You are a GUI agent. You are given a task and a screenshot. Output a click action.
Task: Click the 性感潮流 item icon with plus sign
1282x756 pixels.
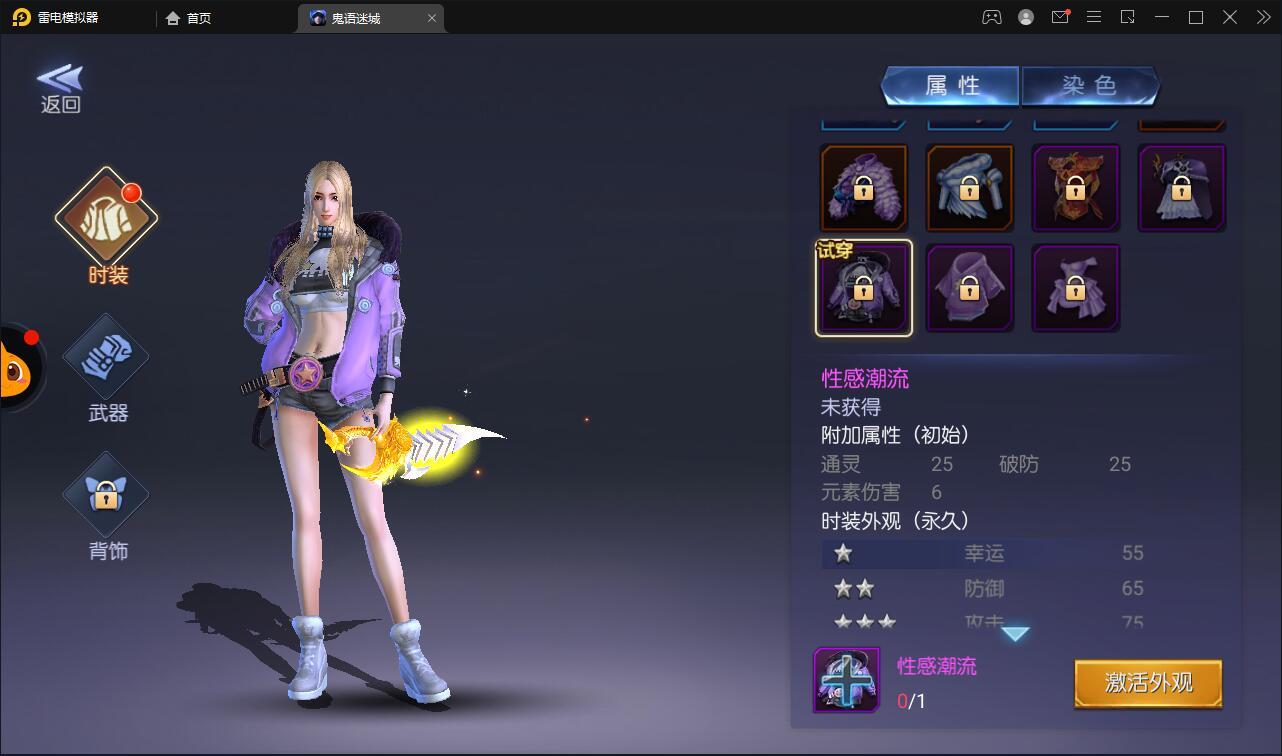846,680
